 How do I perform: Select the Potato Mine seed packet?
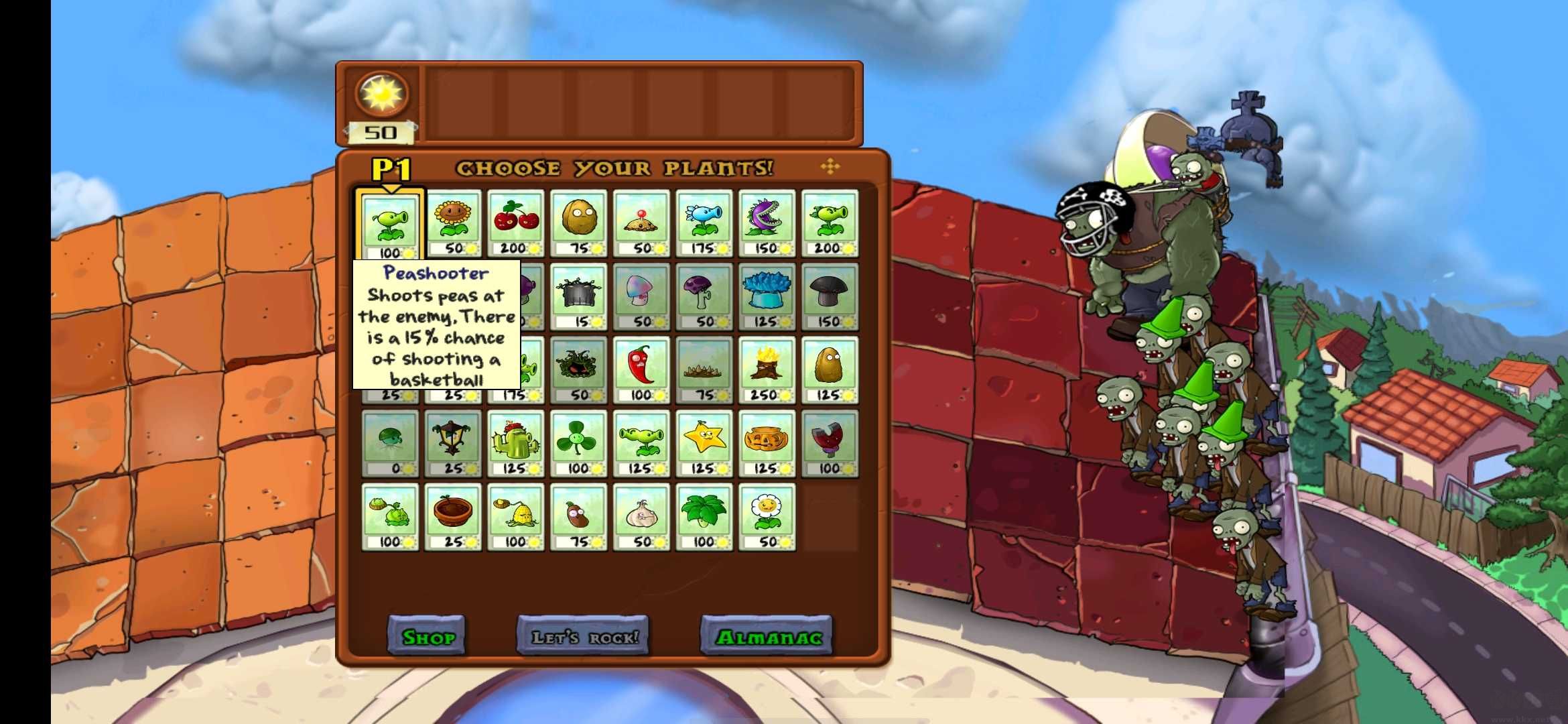tap(641, 223)
